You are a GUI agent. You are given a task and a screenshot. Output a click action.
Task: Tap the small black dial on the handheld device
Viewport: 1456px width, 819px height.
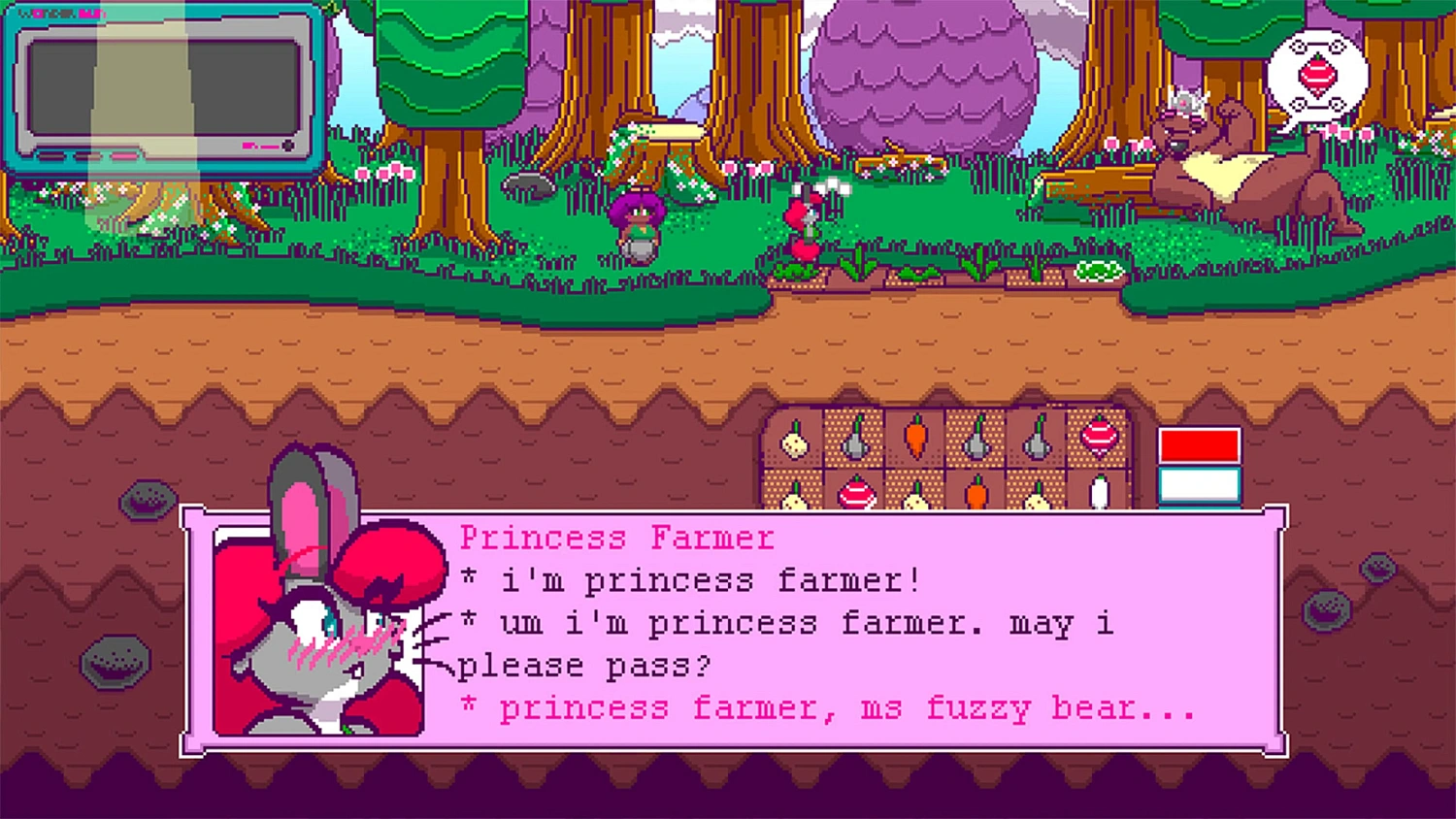click(288, 146)
